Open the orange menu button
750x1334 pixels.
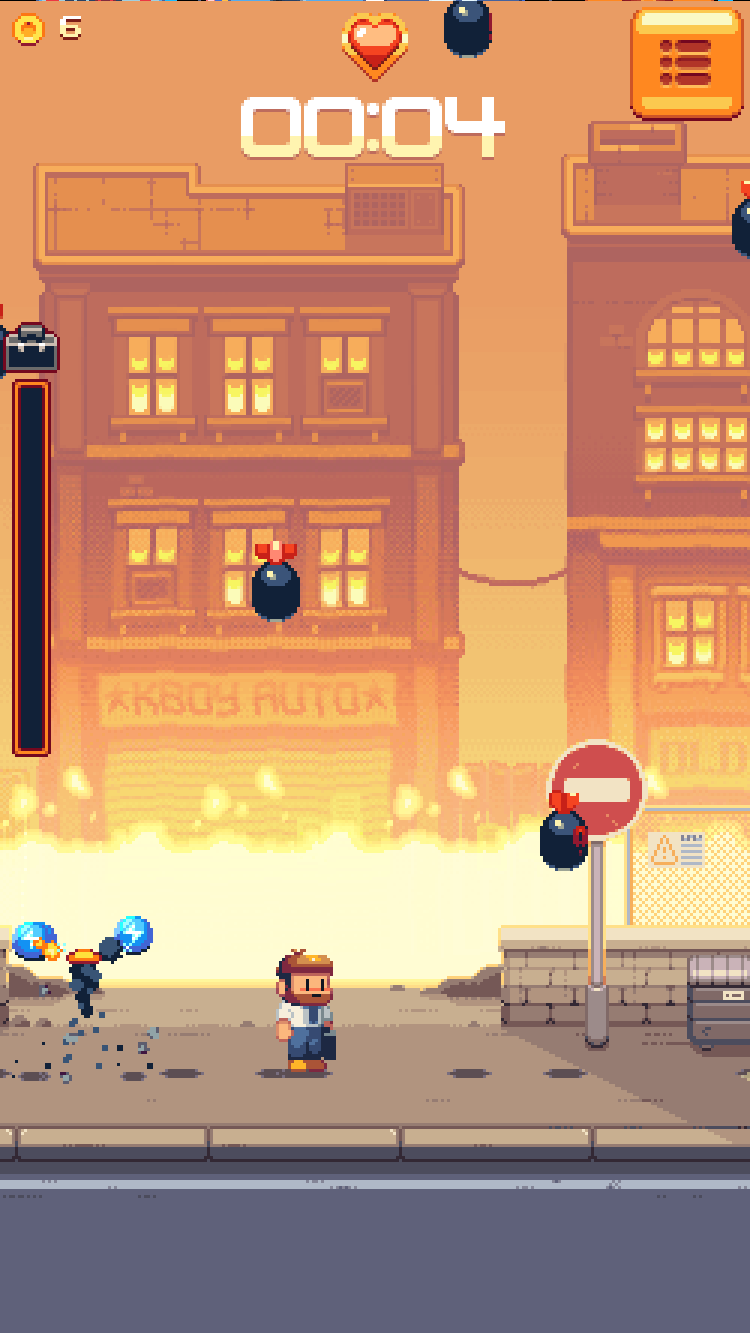point(686,63)
